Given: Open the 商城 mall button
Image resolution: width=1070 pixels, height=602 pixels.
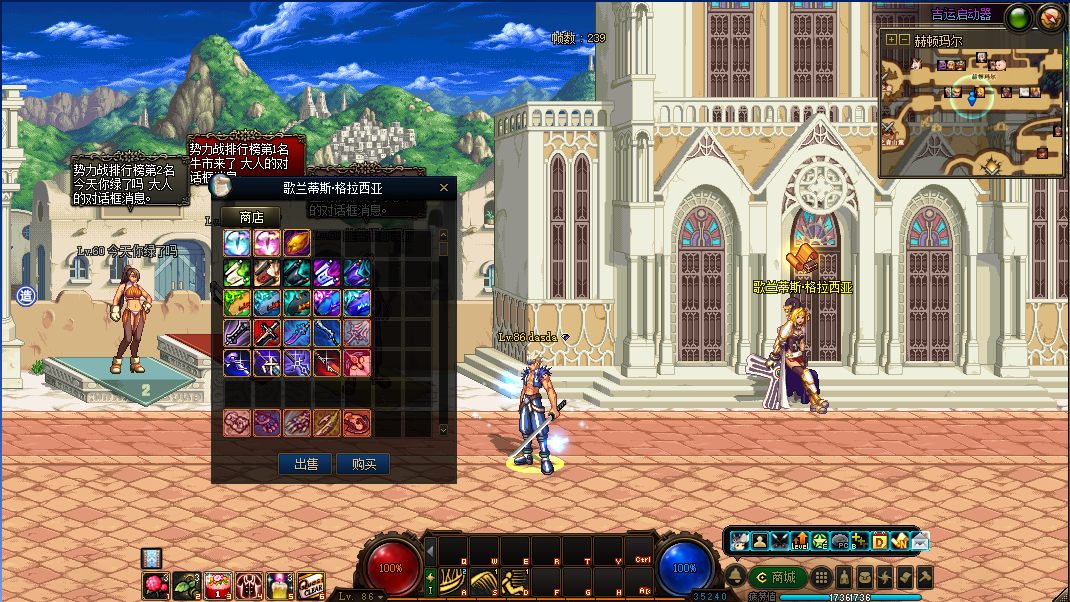Looking at the screenshot, I should click(x=778, y=577).
